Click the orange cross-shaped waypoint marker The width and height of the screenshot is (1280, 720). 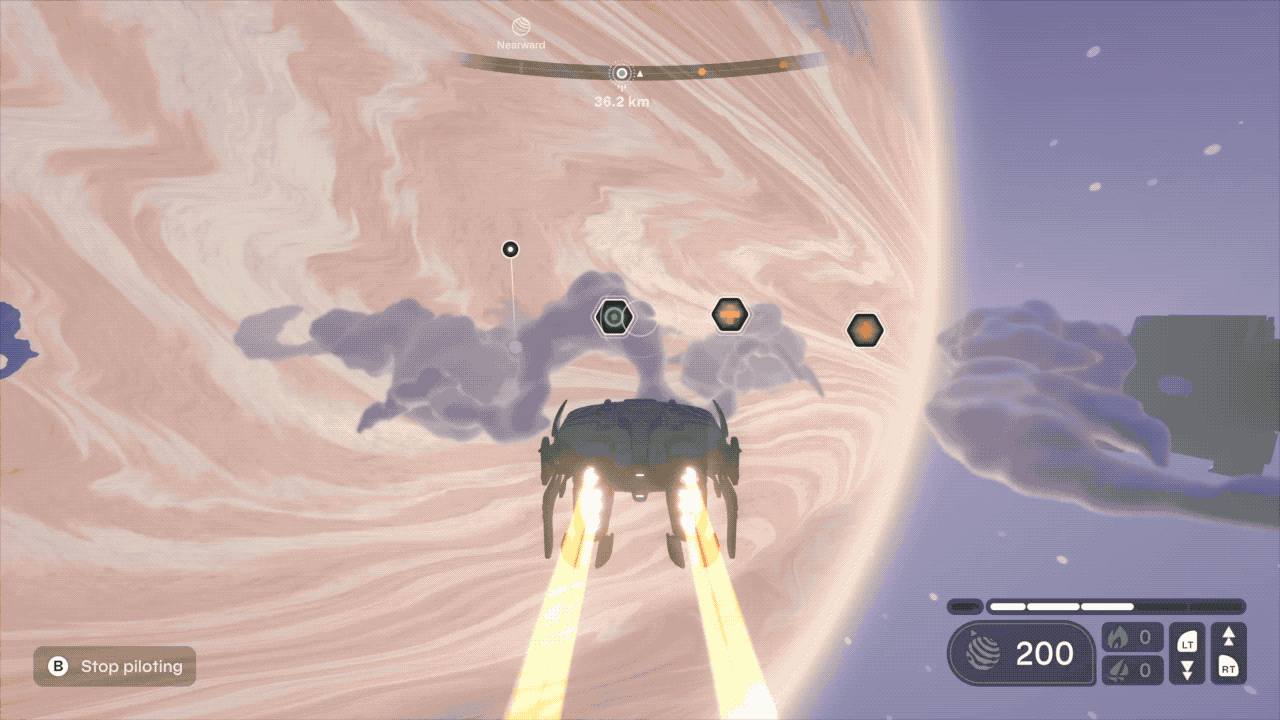point(729,316)
